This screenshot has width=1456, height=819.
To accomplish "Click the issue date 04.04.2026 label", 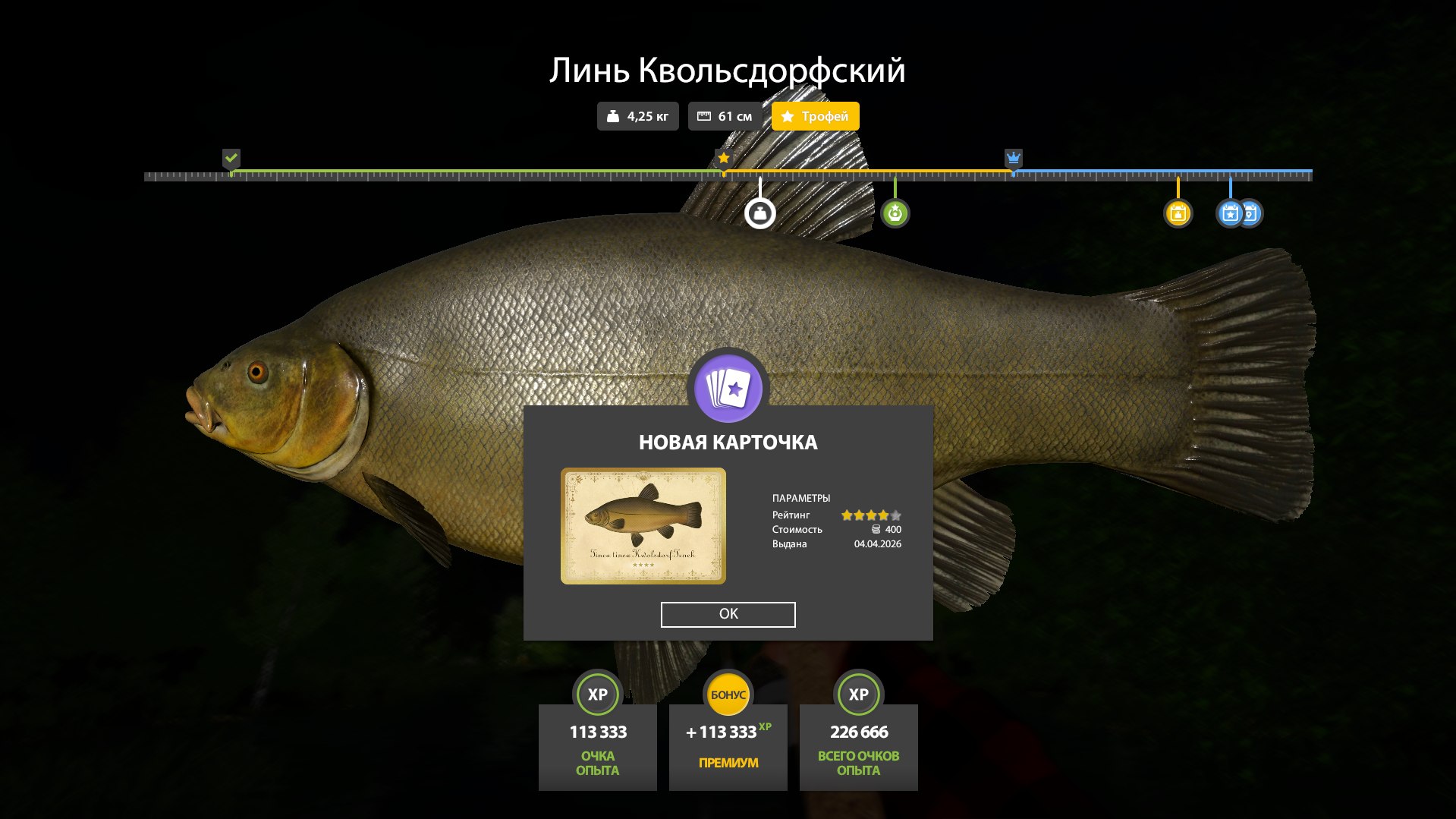I will point(879,543).
